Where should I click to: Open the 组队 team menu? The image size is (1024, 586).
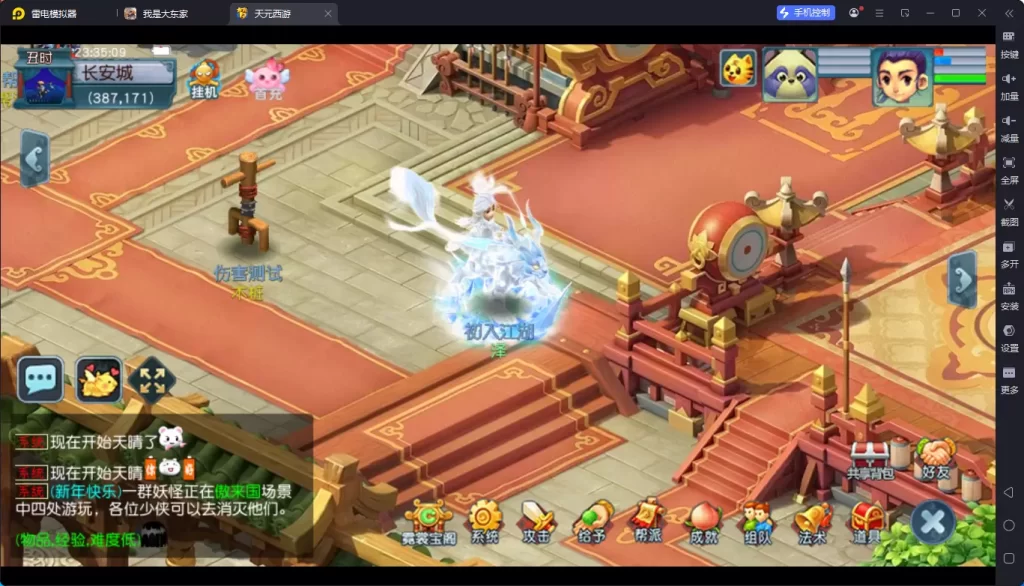click(757, 522)
